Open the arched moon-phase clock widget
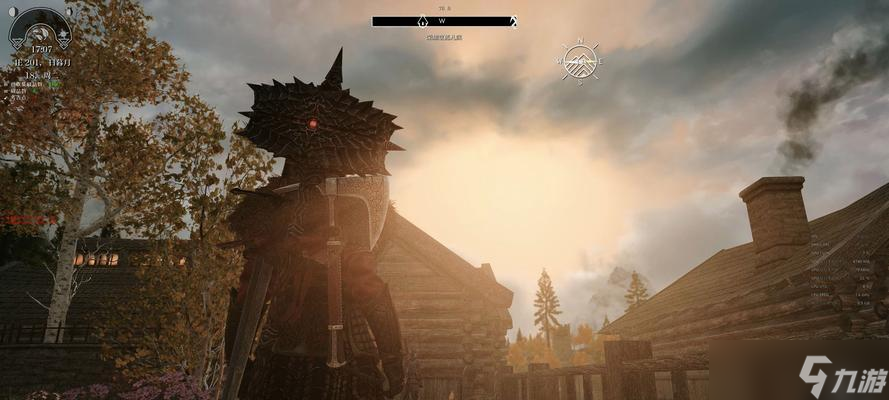 pyautogui.click(x=40, y=30)
